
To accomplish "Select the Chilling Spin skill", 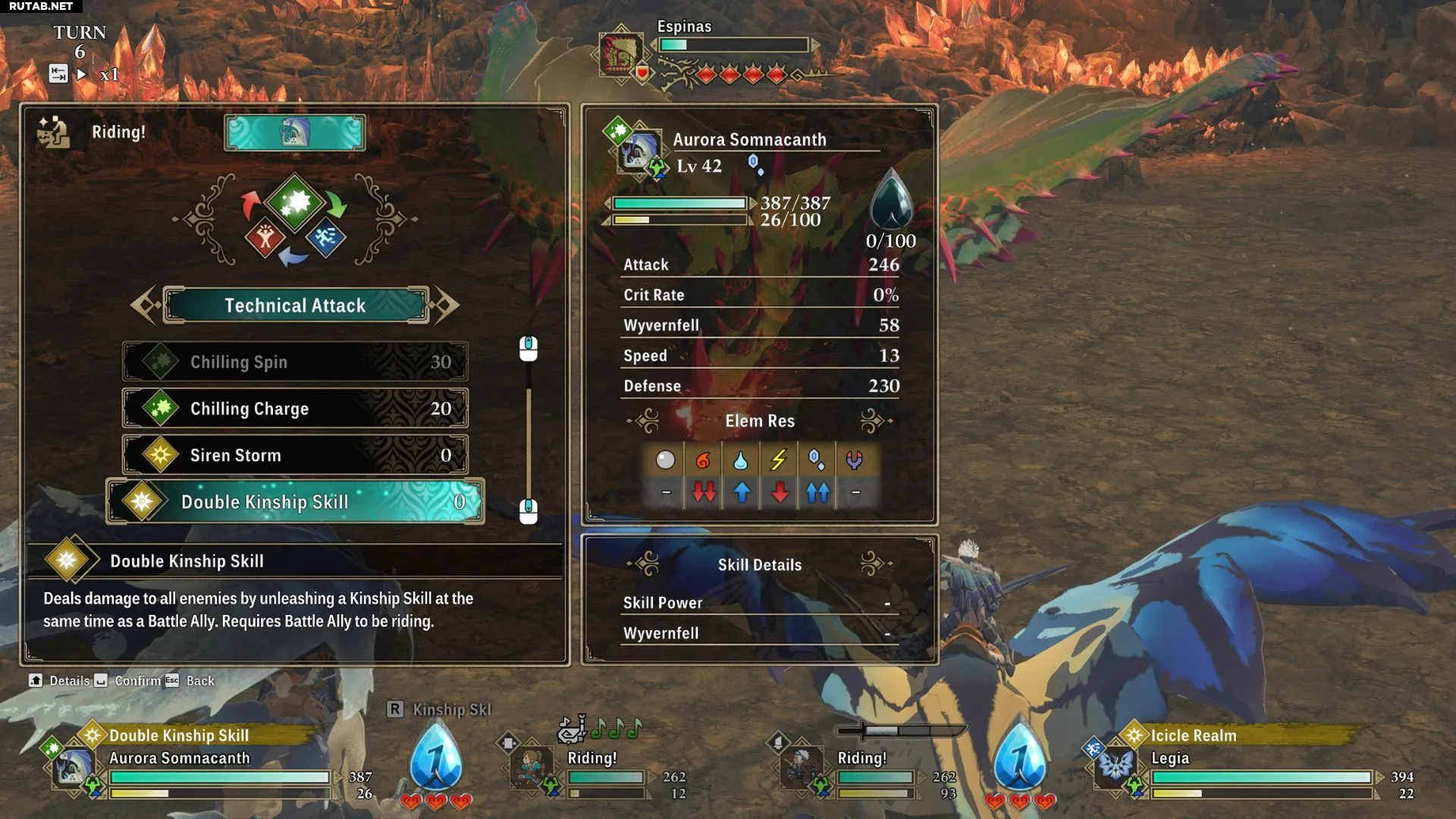I will click(x=294, y=362).
